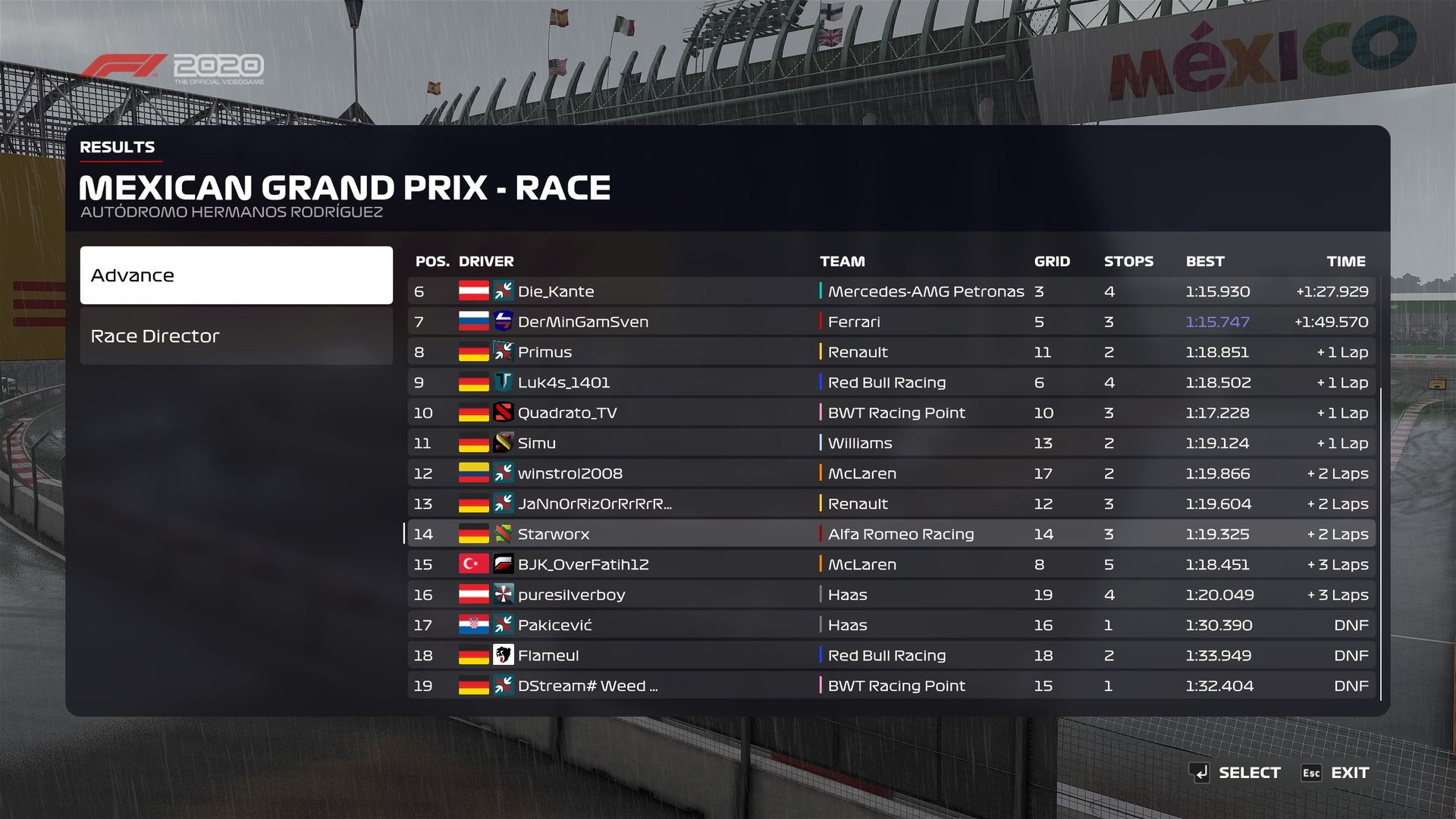1456x819 pixels.
Task: Choose the DStream# Weed driver row
Action: click(x=891, y=686)
